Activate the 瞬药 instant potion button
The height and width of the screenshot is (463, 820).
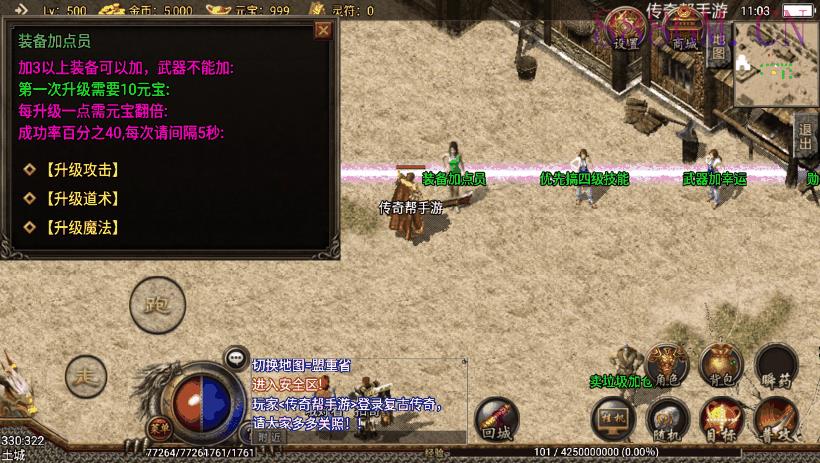tap(775, 364)
